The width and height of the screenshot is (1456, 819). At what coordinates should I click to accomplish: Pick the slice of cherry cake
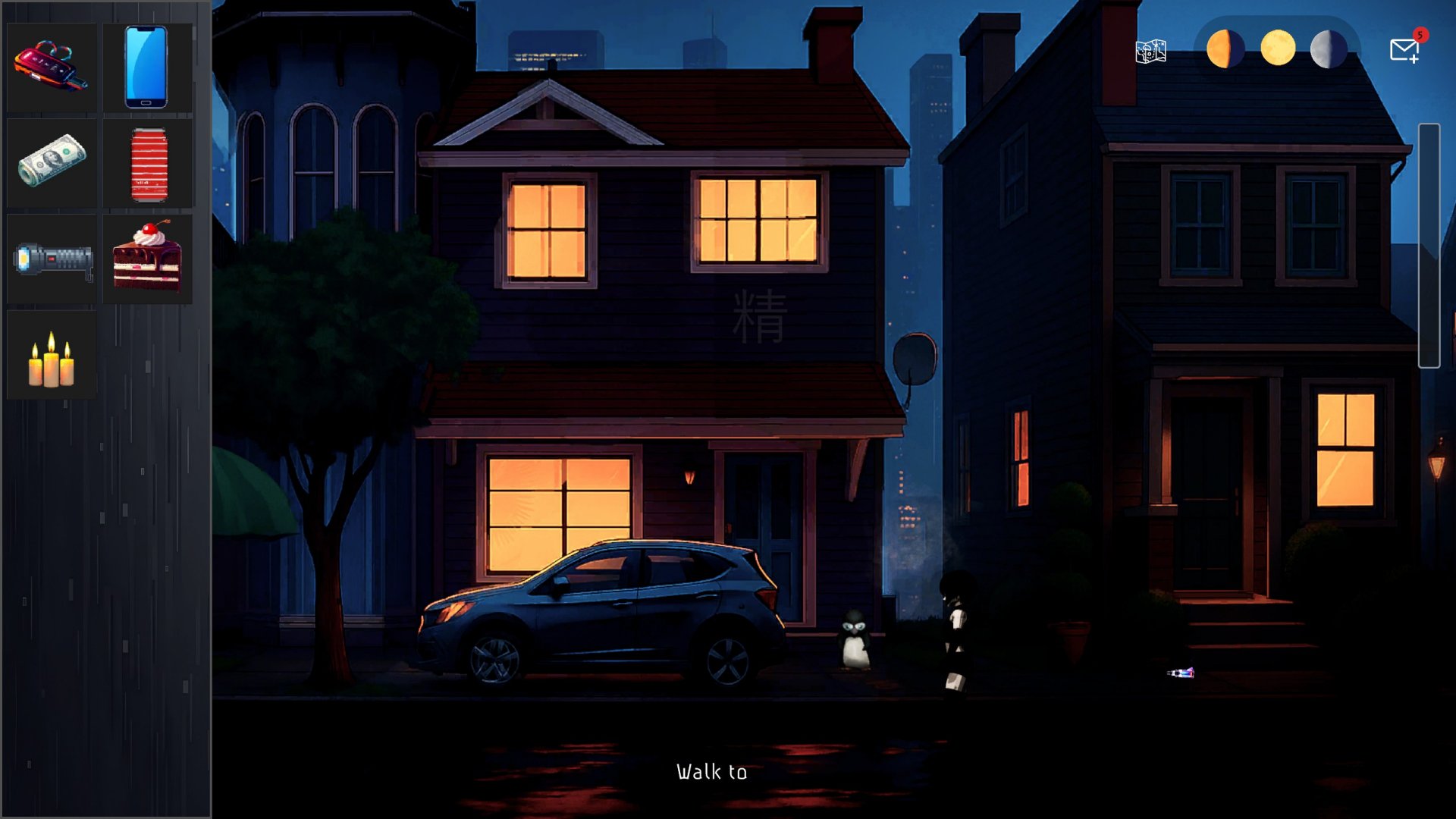click(x=147, y=256)
